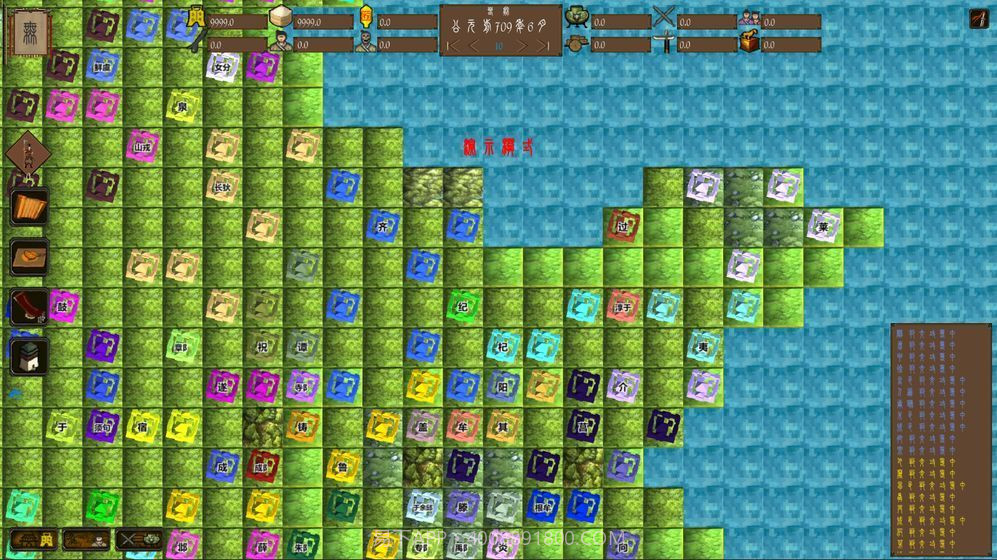Step back one turn with left arrow
This screenshot has width=997, height=560.
(x=475, y=46)
